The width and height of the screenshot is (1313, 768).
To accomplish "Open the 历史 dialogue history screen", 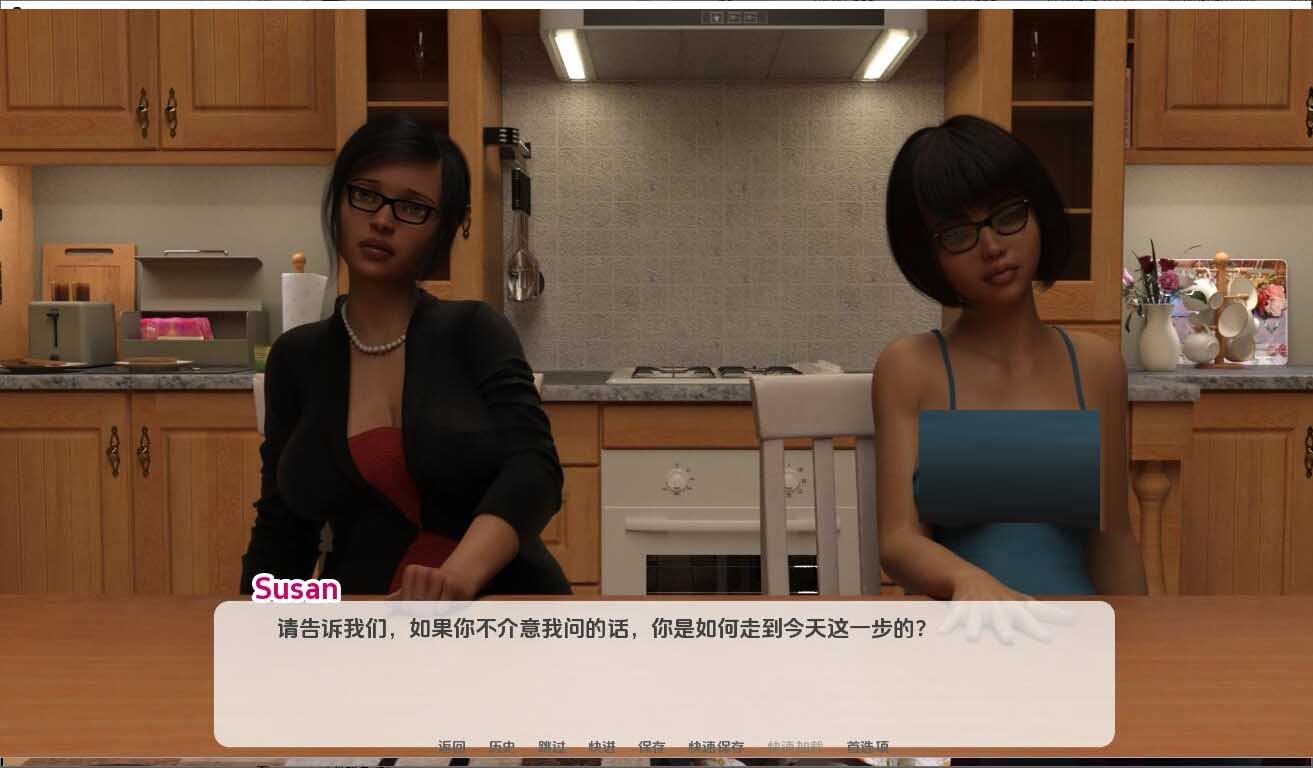I will pos(500,746).
